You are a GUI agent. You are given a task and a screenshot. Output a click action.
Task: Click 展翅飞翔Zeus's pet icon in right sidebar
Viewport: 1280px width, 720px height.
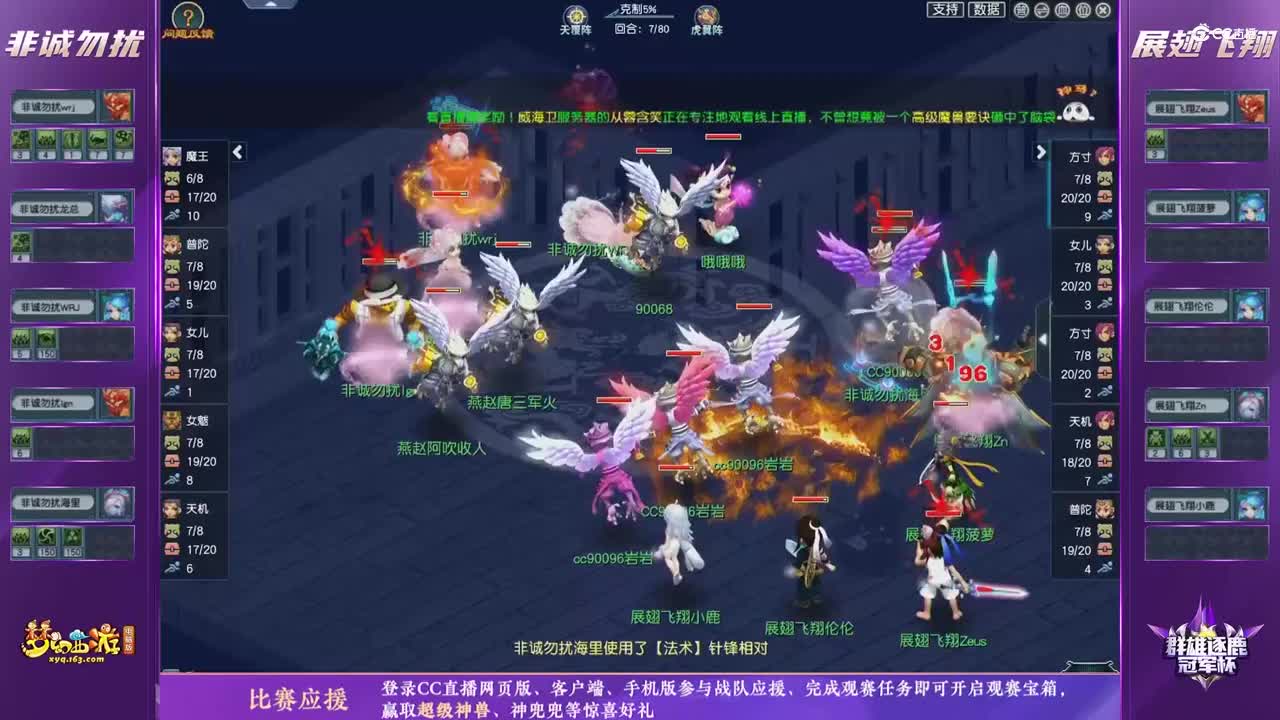click(1250, 107)
